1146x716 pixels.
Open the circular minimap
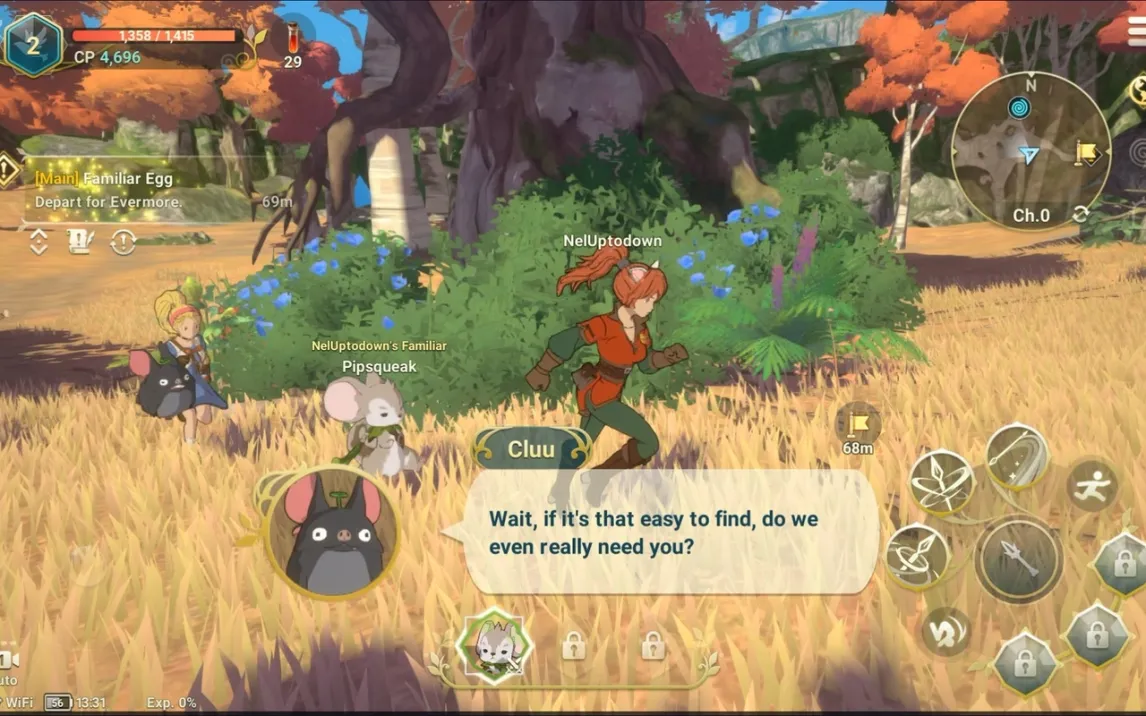(x=1030, y=150)
